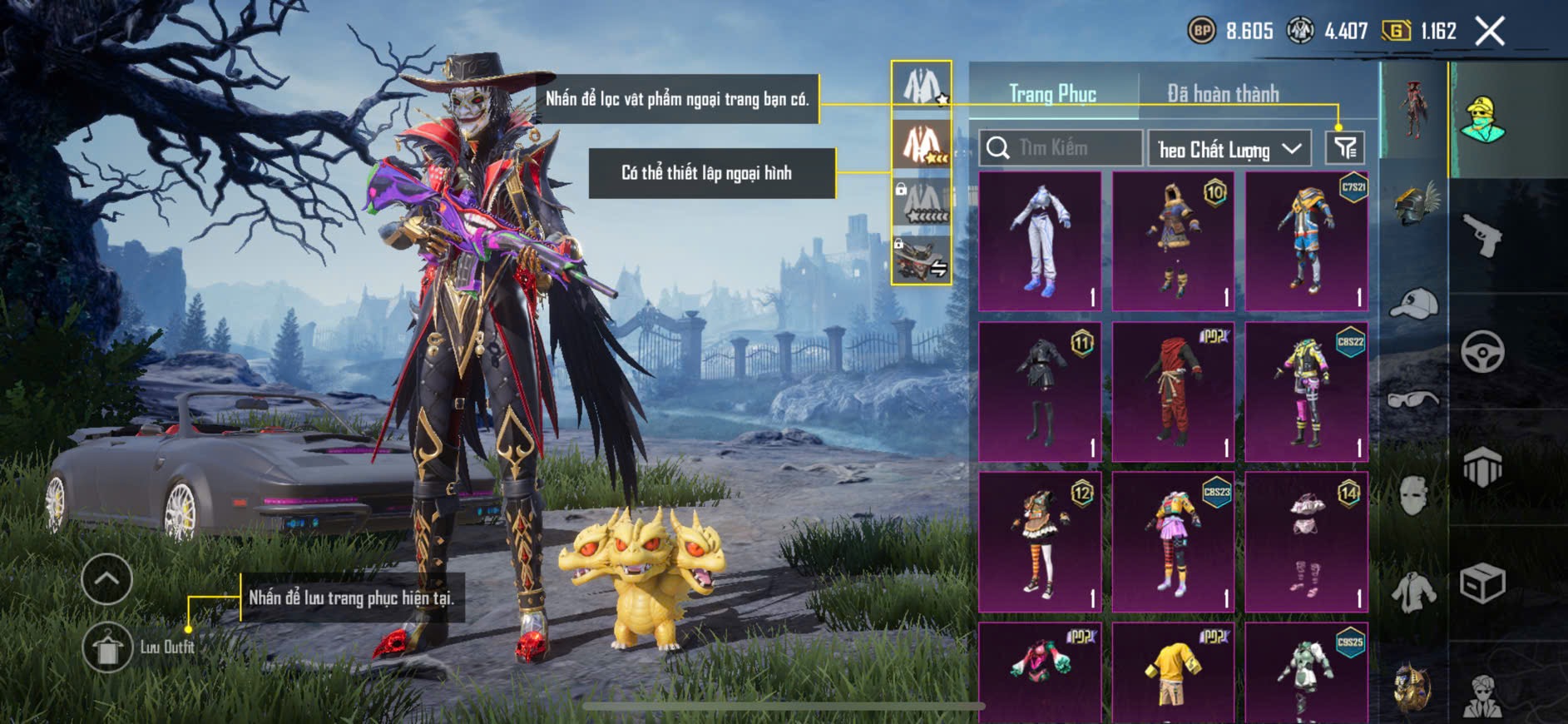Choose the C7S21 blue-yellow outfit

[x=1306, y=241]
